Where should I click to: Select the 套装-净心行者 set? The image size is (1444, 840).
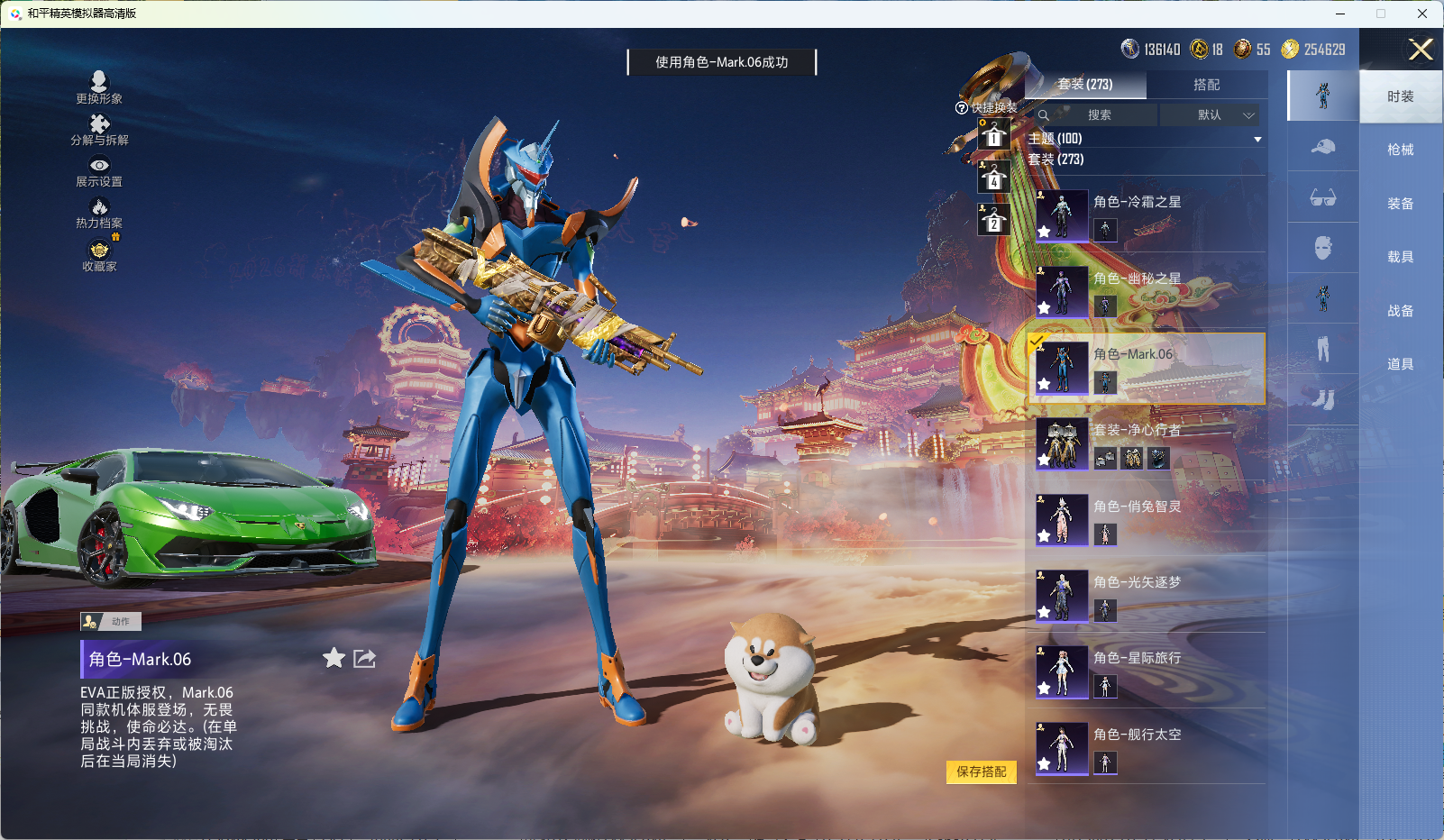click(x=1148, y=443)
